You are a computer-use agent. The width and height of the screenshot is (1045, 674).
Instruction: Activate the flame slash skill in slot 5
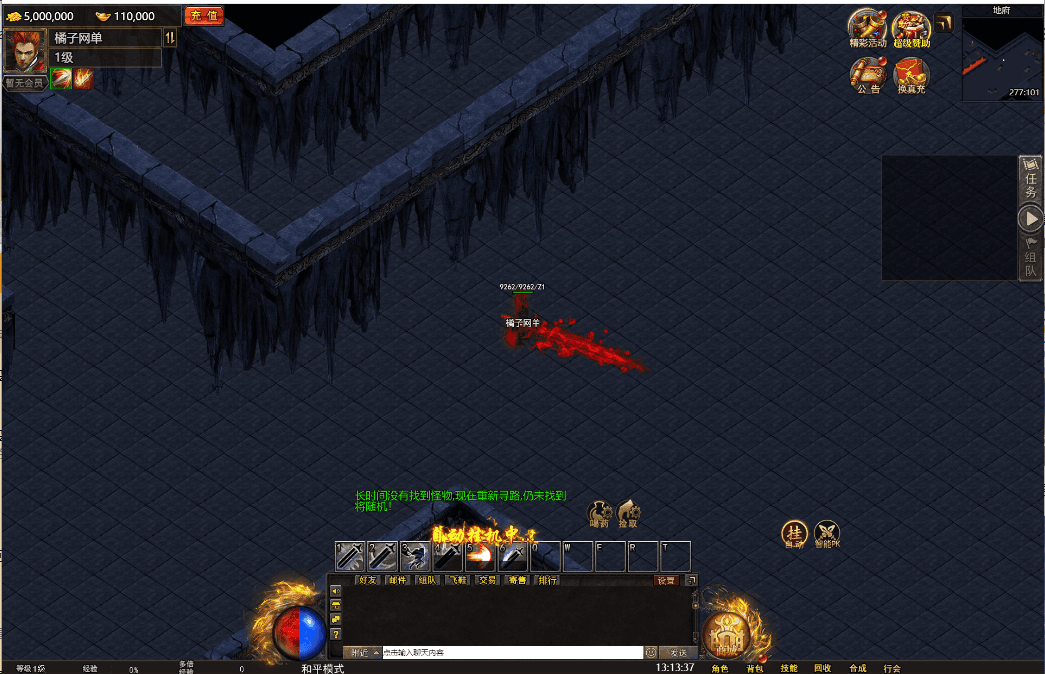pyautogui.click(x=480, y=556)
